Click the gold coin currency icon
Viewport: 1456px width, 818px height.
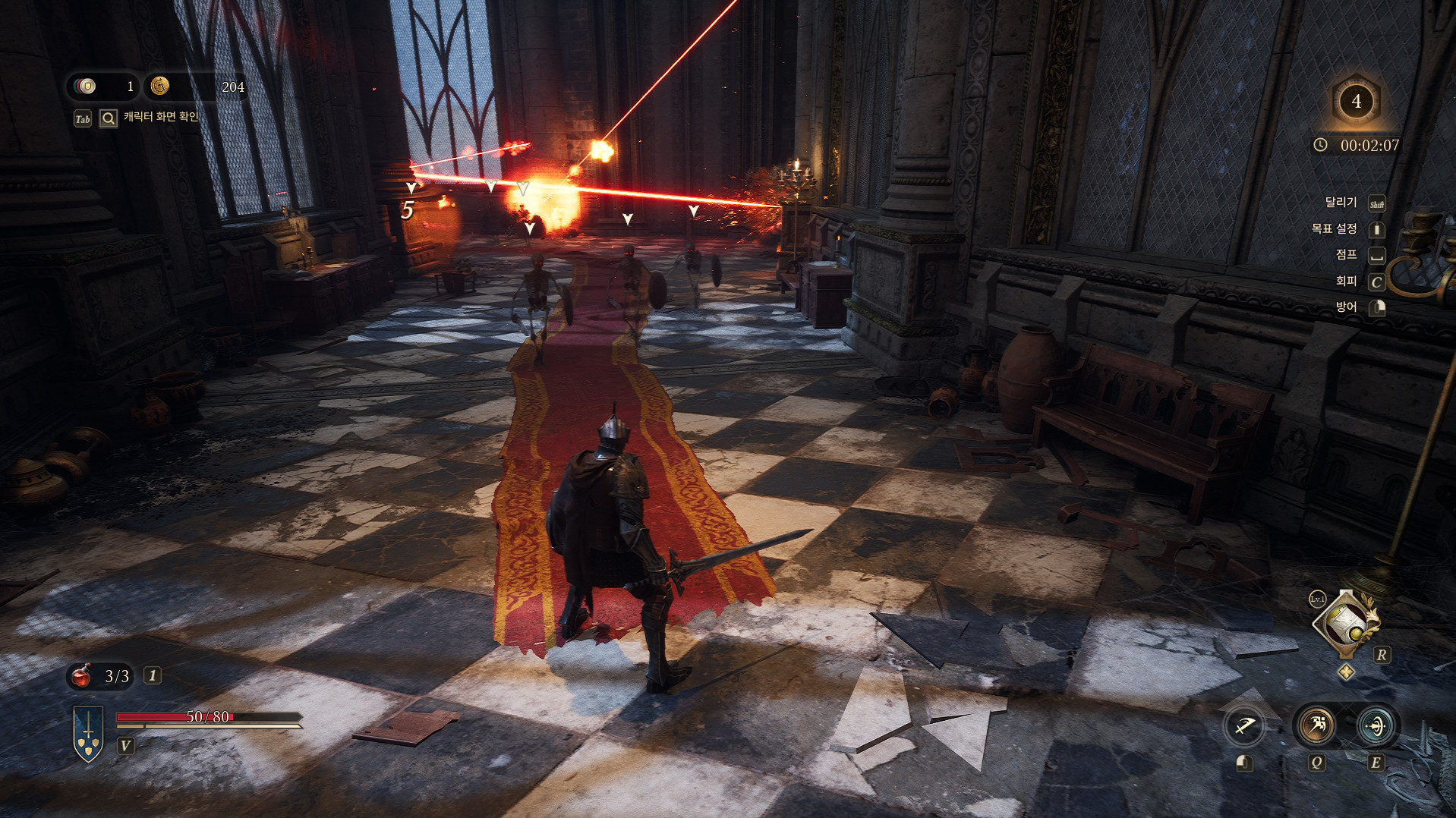pyautogui.click(x=159, y=87)
